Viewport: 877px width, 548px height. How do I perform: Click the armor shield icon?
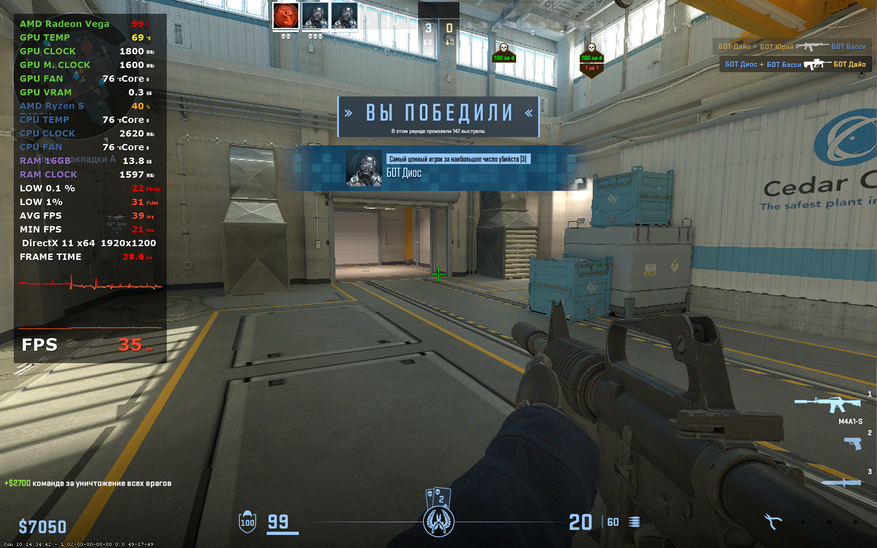247,521
